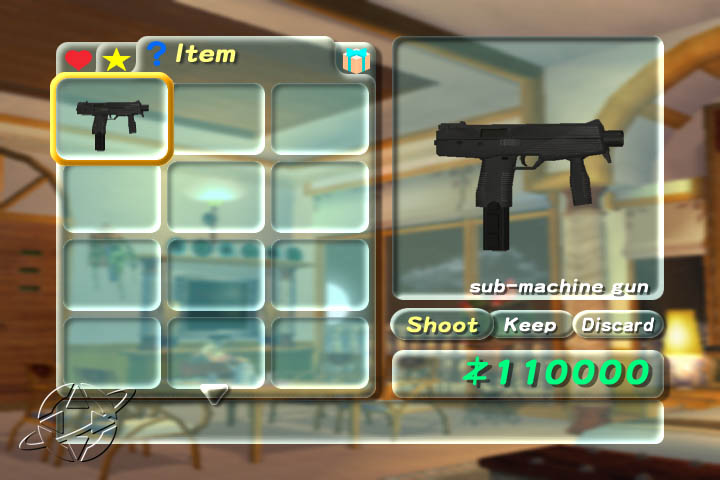Screen dimensions: 720x480
Task: Choose the Shoot action
Action: [442, 325]
